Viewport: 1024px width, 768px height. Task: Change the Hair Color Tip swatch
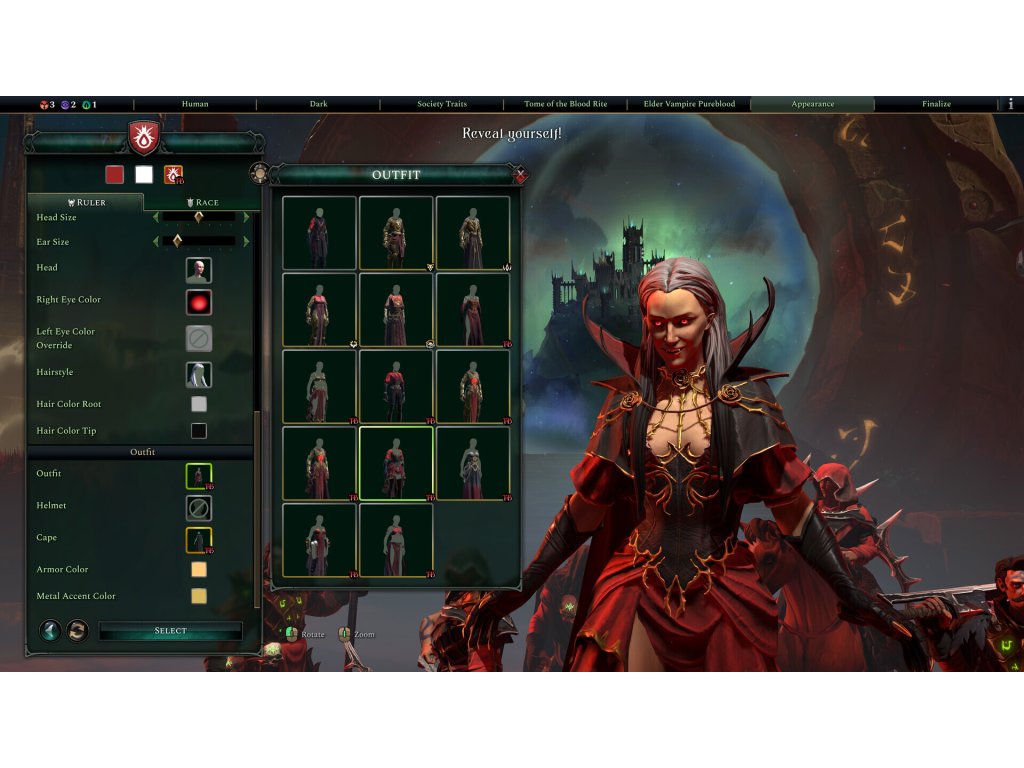click(x=199, y=431)
